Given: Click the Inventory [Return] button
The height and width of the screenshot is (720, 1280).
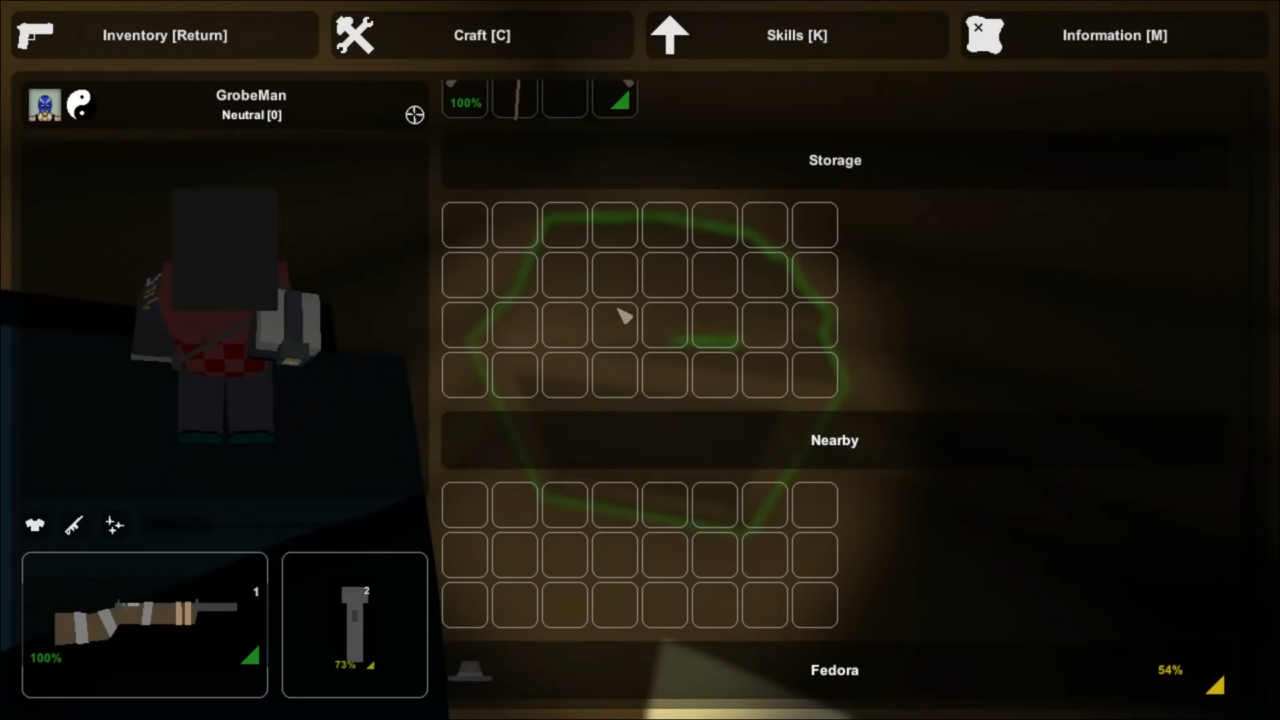Looking at the screenshot, I should click(165, 35).
